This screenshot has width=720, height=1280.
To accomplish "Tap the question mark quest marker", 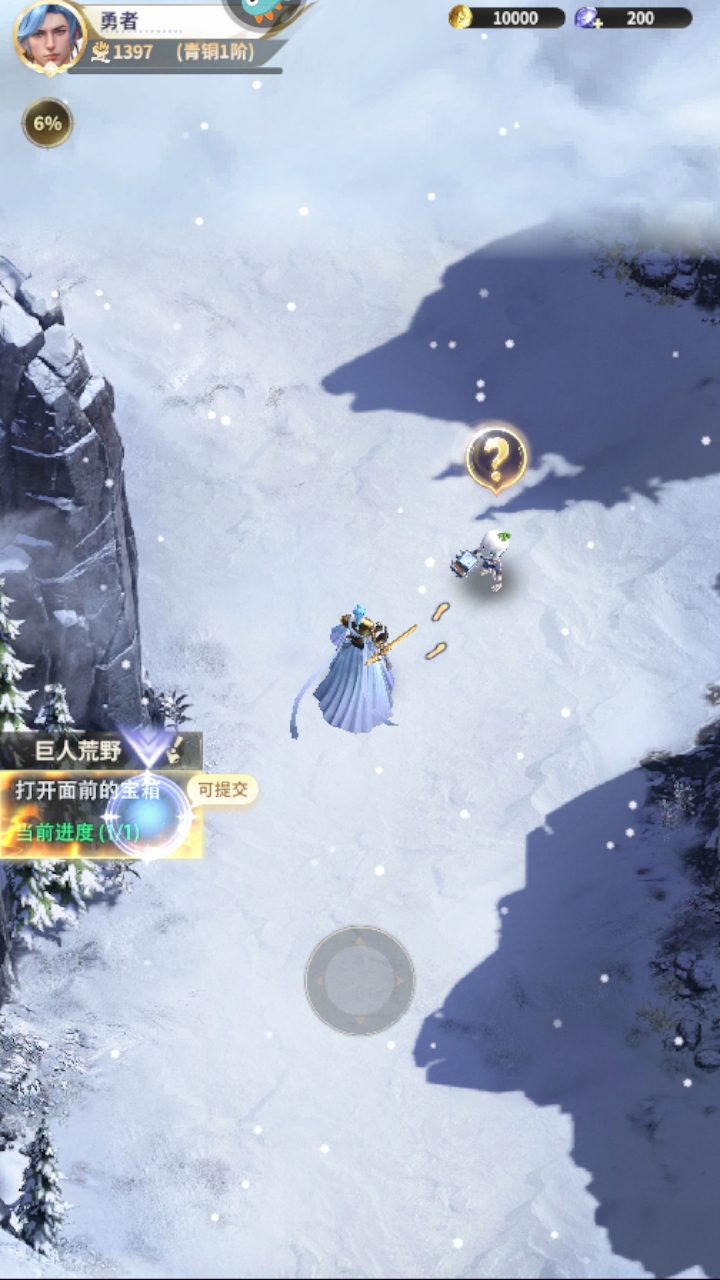I will click(496, 458).
